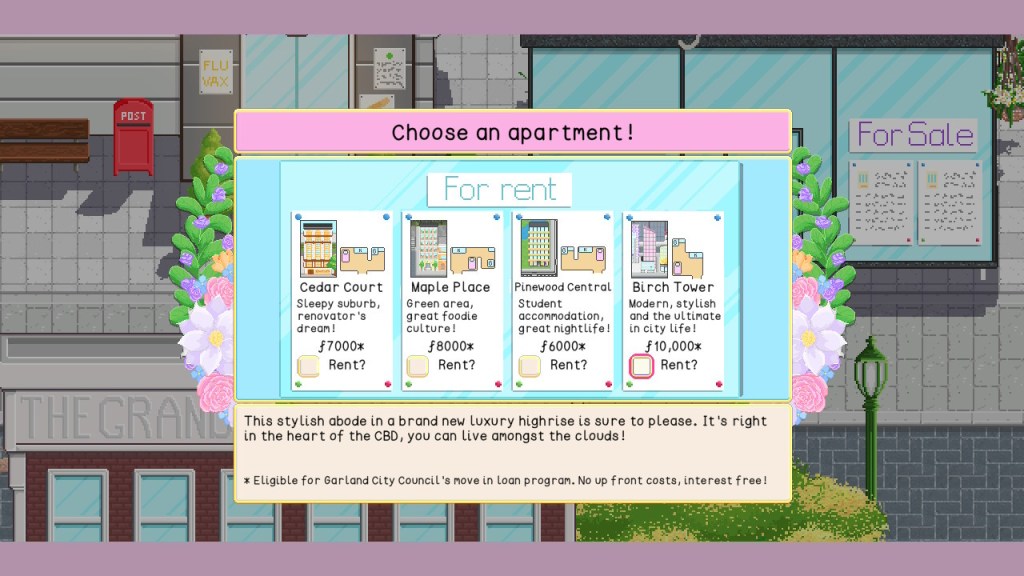Select the Cedar Court building thumbnail

click(319, 249)
